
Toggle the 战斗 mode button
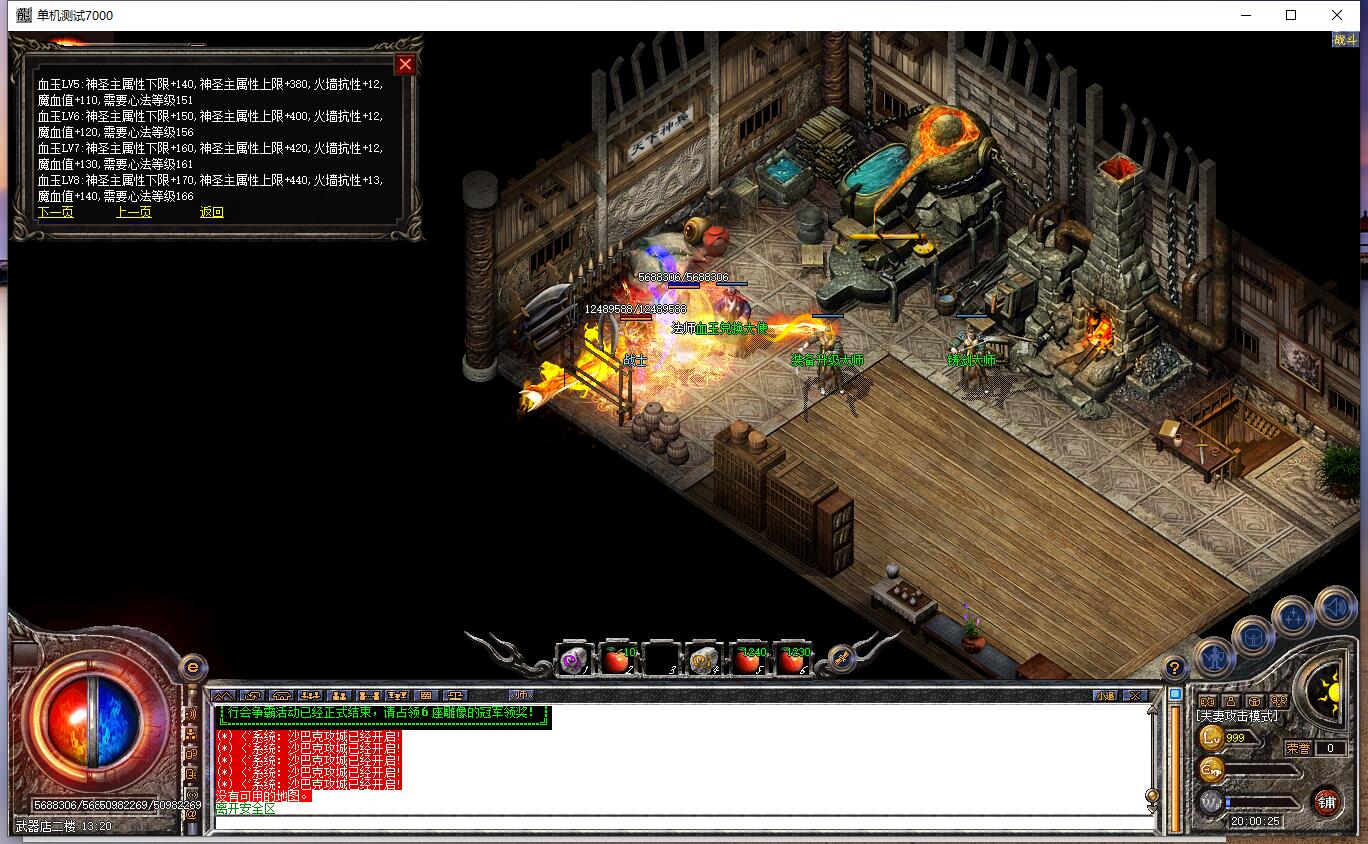tap(1345, 40)
